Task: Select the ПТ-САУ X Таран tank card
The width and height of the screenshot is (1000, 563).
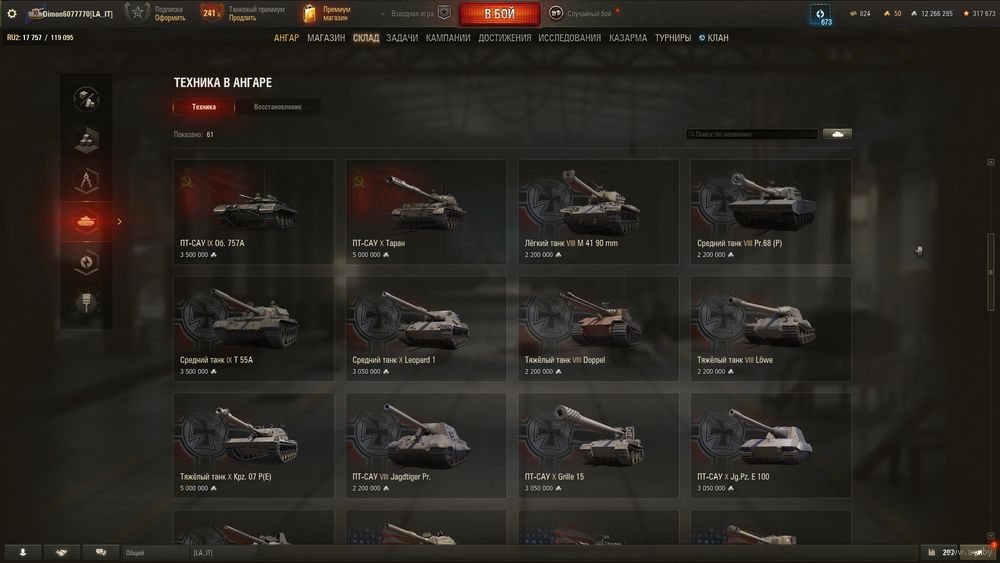Action: [x=426, y=211]
